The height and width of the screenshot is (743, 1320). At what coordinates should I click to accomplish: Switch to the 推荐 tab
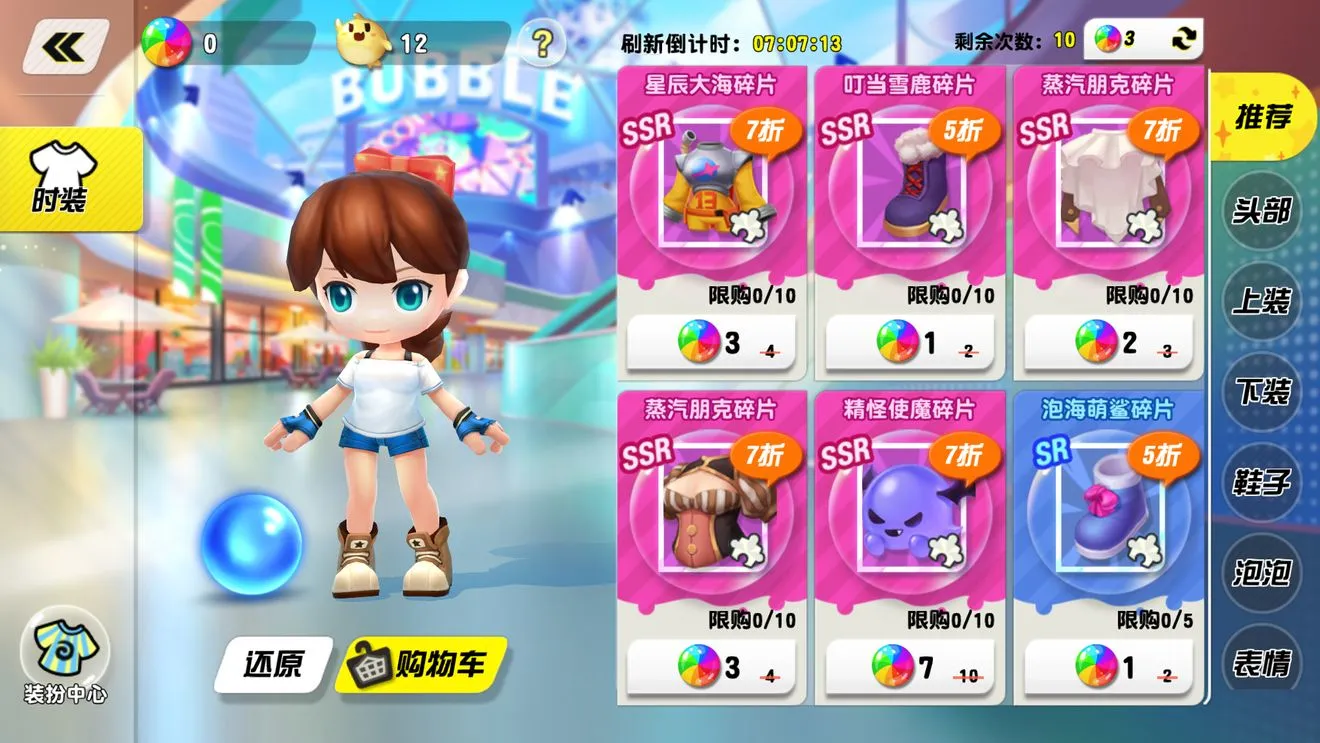(1262, 118)
